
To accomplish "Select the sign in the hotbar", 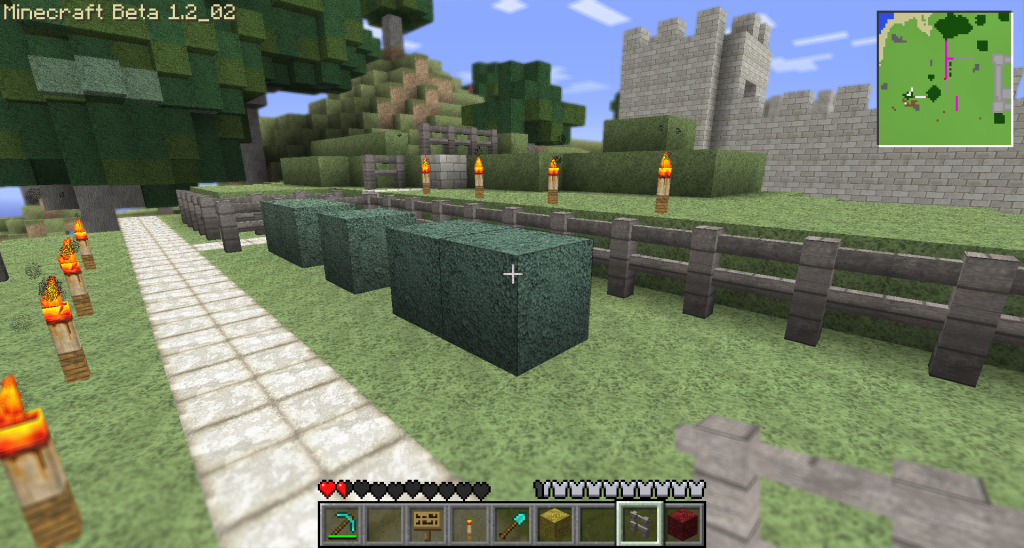I will (x=427, y=523).
